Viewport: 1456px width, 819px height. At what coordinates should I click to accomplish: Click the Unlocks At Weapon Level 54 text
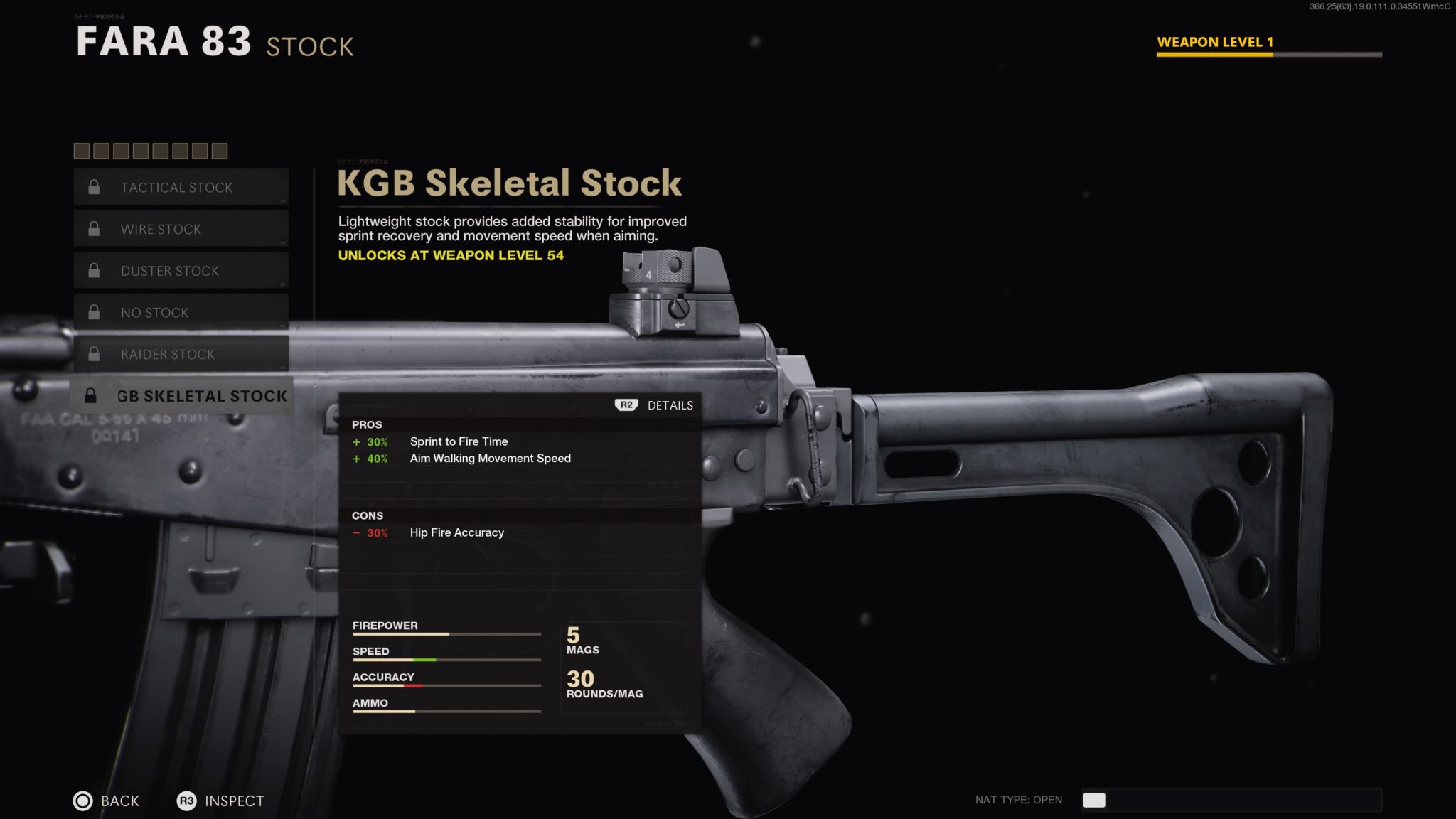tap(450, 255)
